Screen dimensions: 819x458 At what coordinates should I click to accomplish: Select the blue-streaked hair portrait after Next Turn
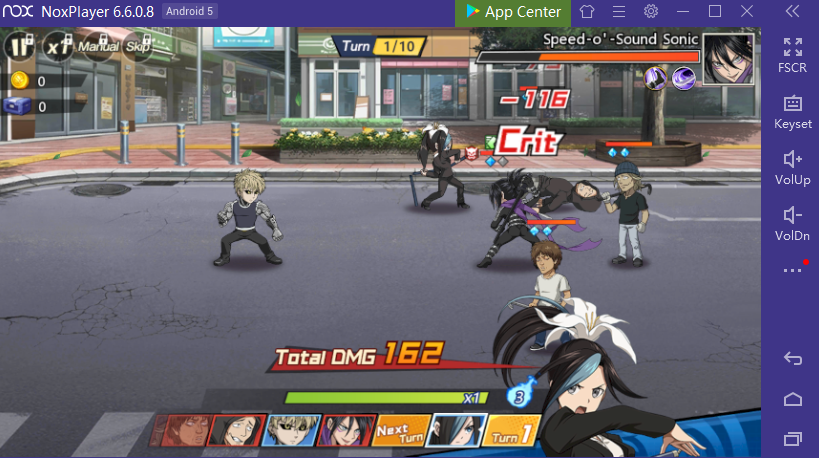[x=458, y=430]
